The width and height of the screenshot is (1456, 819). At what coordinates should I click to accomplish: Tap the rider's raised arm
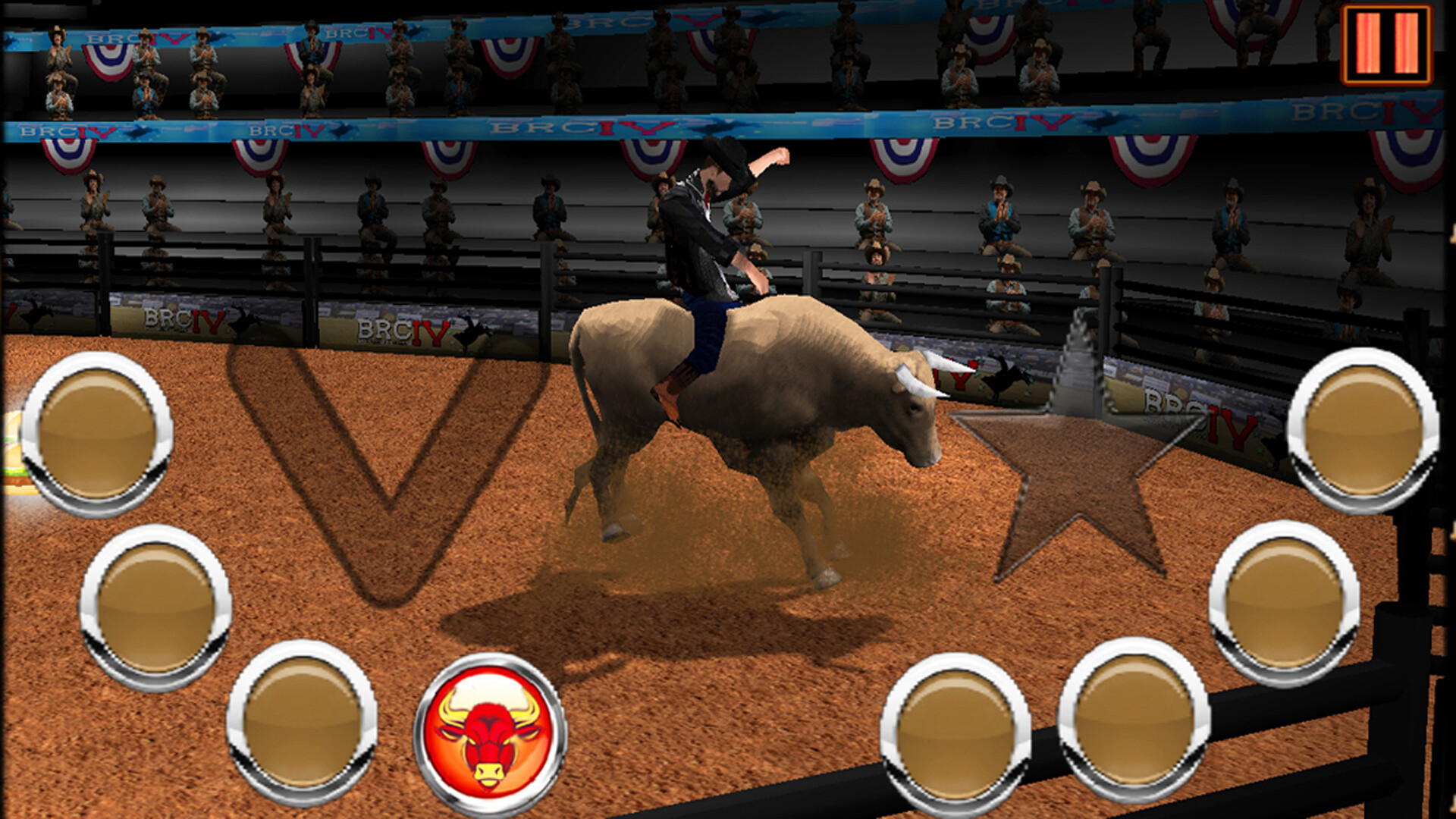(766, 155)
